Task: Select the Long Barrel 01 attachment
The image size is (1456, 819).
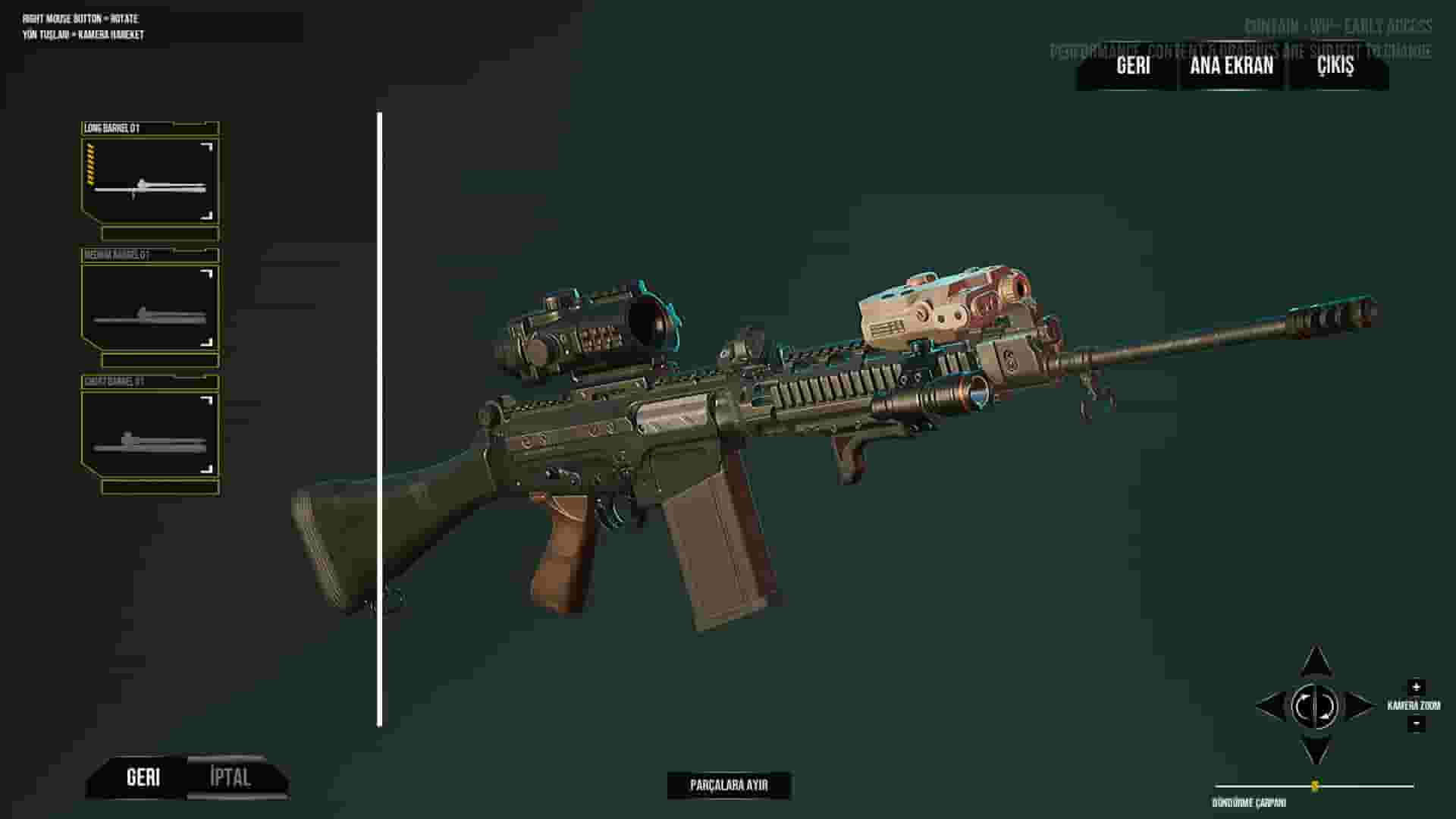Action: [148, 174]
